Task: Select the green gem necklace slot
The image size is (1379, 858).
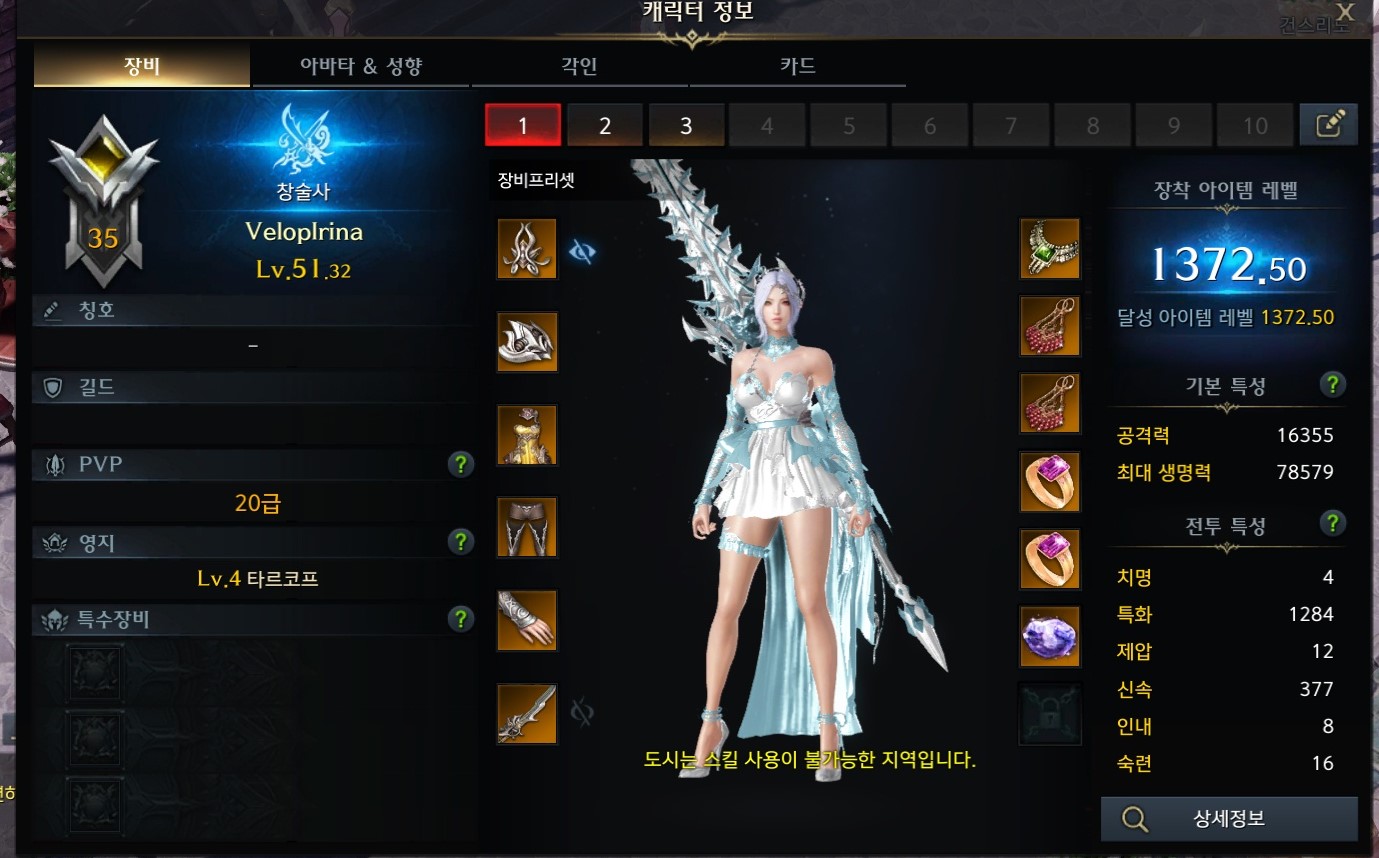Action: tap(1050, 248)
